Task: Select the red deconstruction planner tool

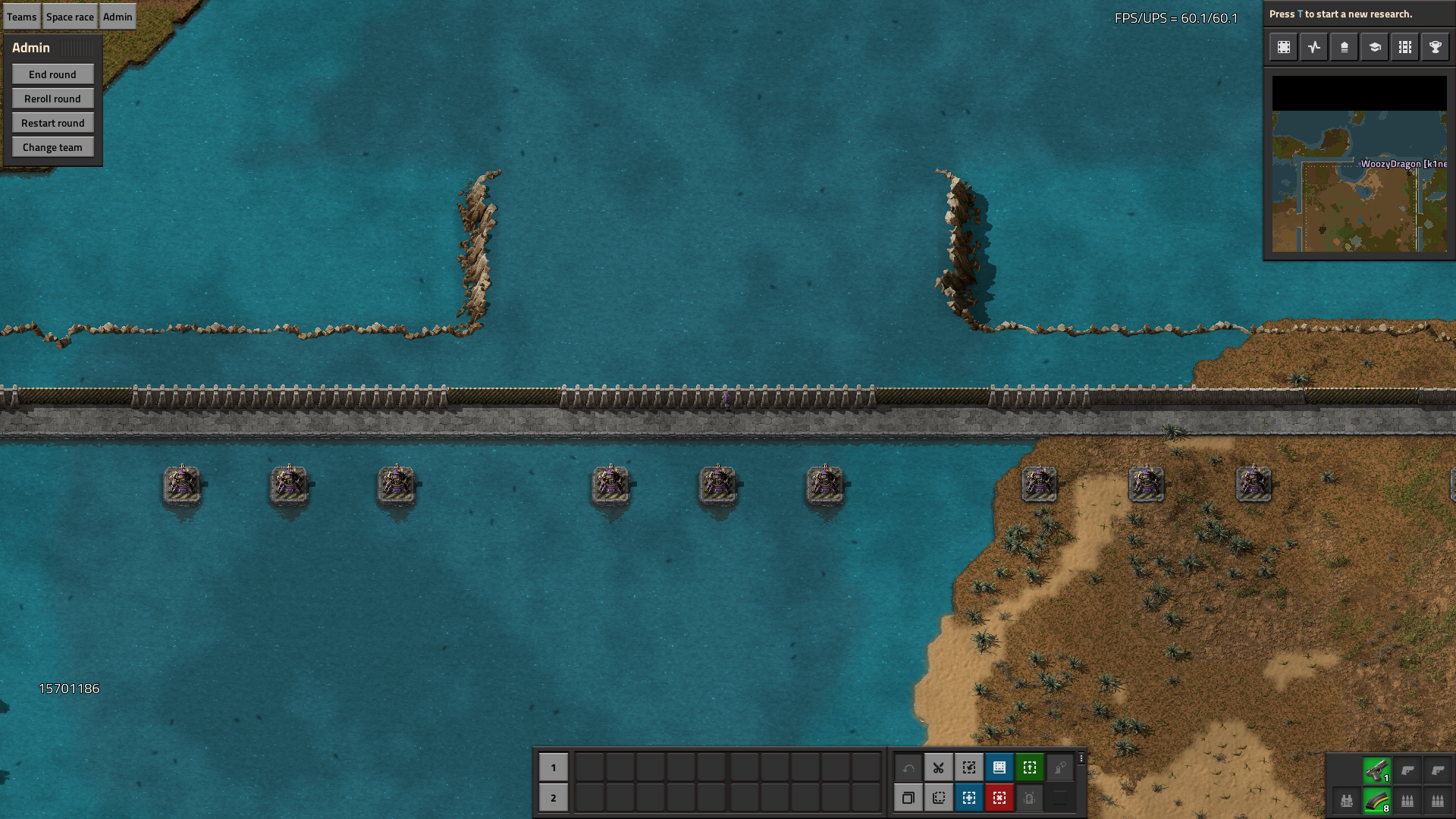Action: pos(999,798)
